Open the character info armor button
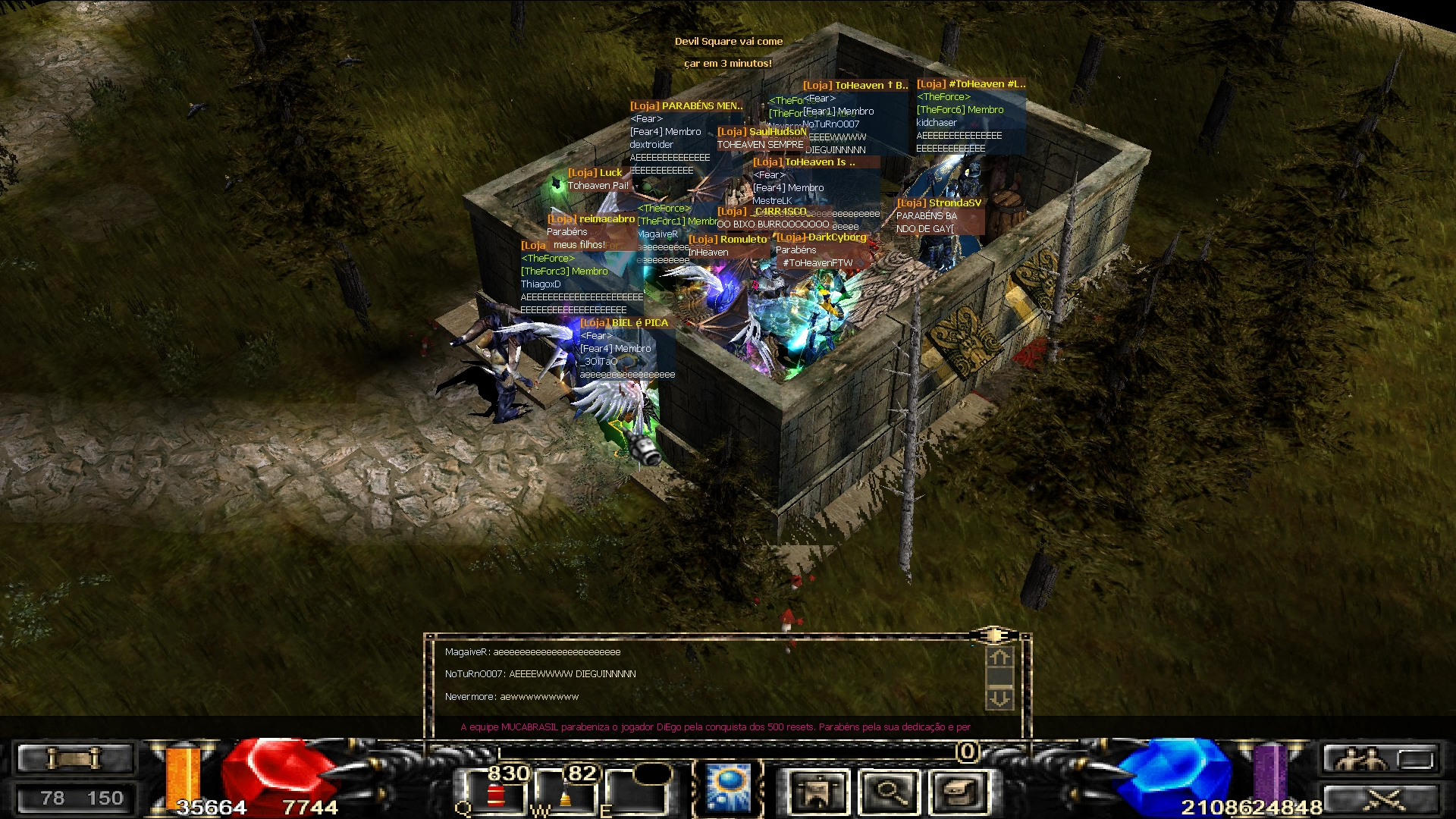The height and width of the screenshot is (819, 1456). (x=817, y=793)
